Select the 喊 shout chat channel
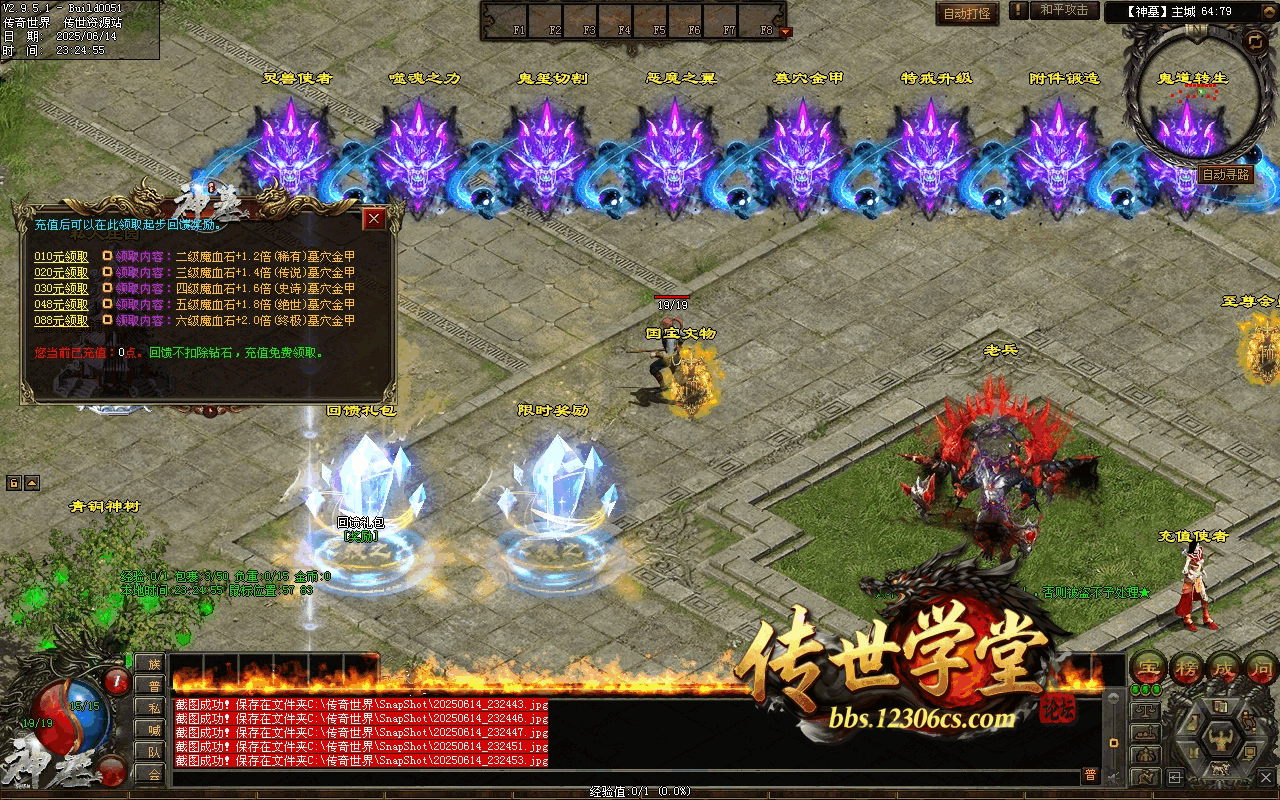 pyautogui.click(x=153, y=730)
